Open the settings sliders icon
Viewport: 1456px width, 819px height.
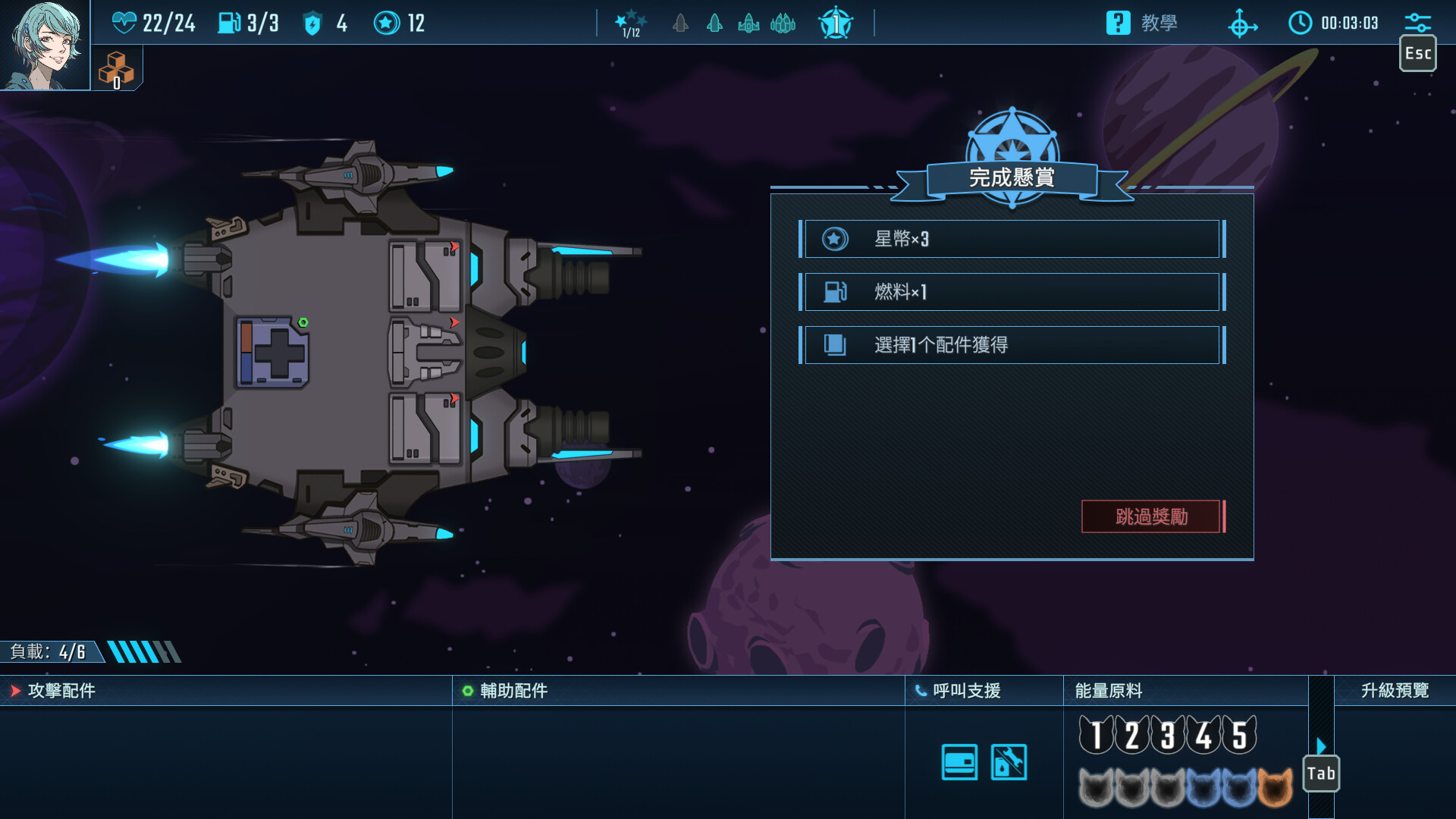[x=1417, y=21]
